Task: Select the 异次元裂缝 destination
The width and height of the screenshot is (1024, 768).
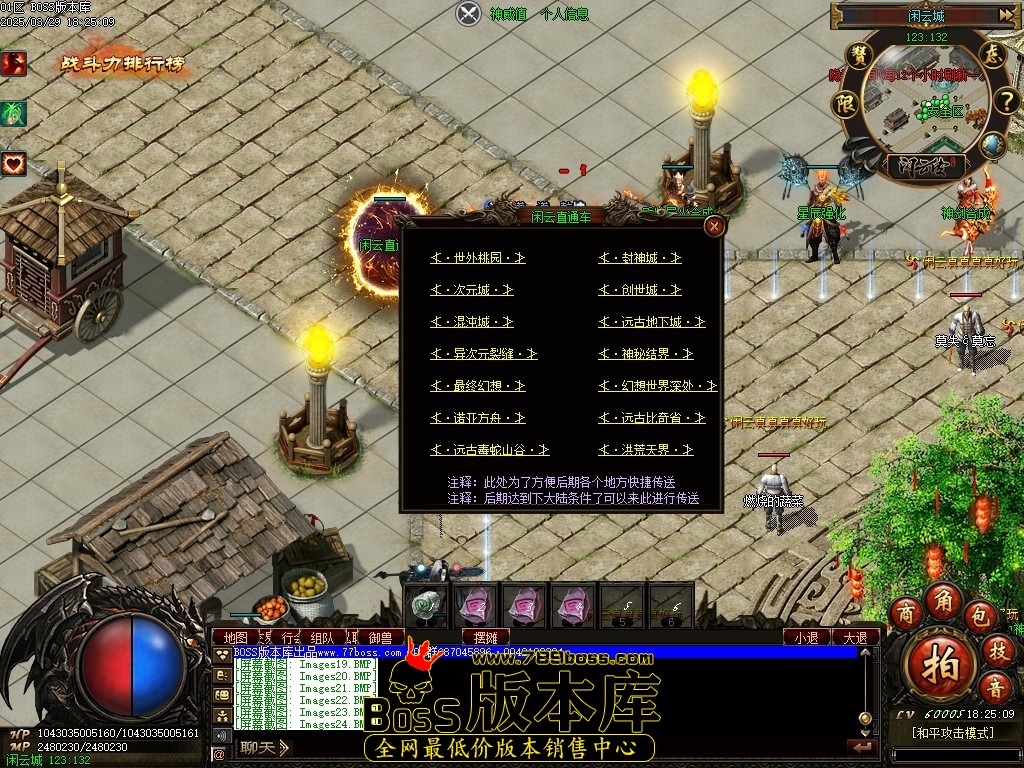Action: [x=484, y=354]
